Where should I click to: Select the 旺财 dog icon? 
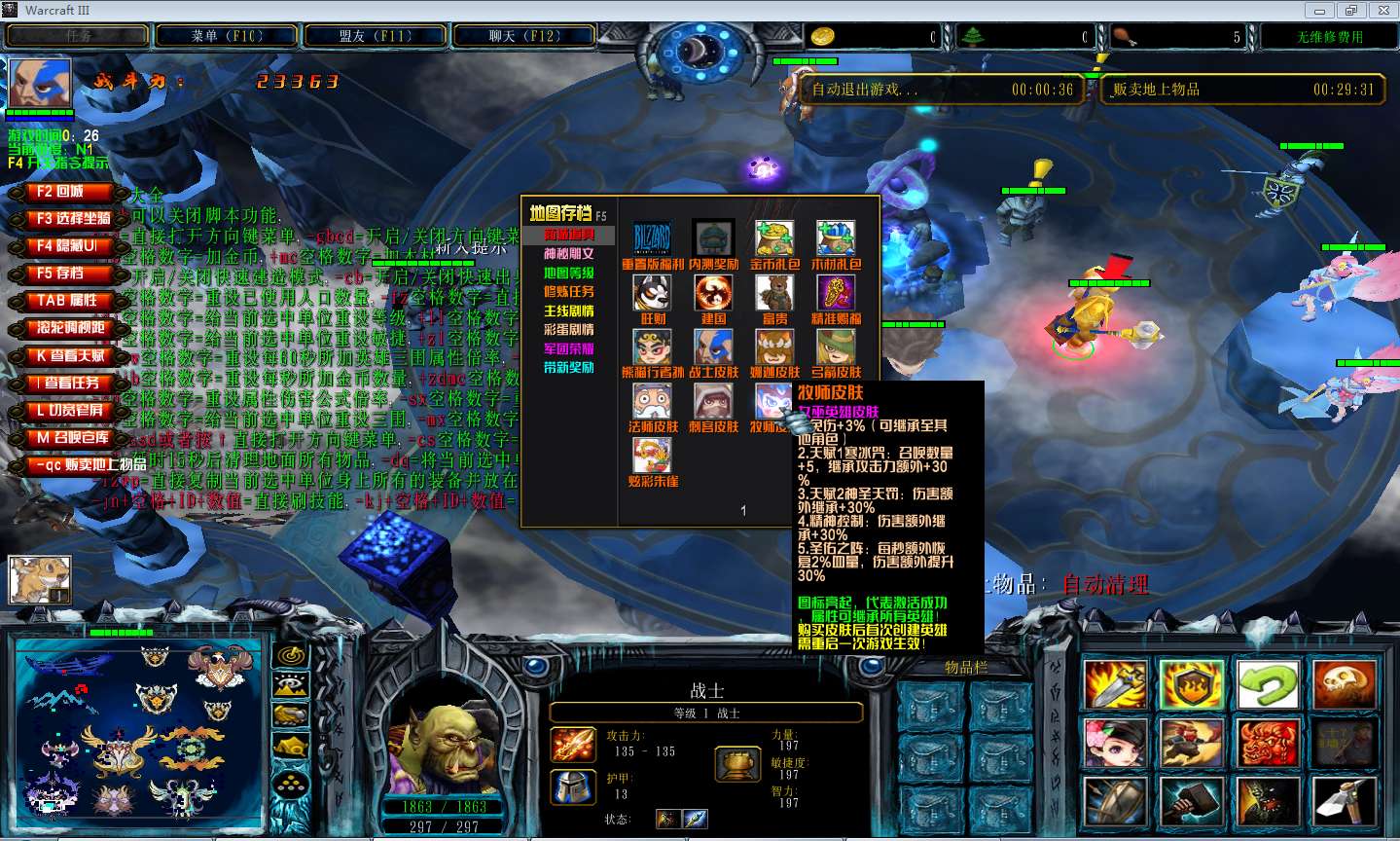pyautogui.click(x=652, y=293)
